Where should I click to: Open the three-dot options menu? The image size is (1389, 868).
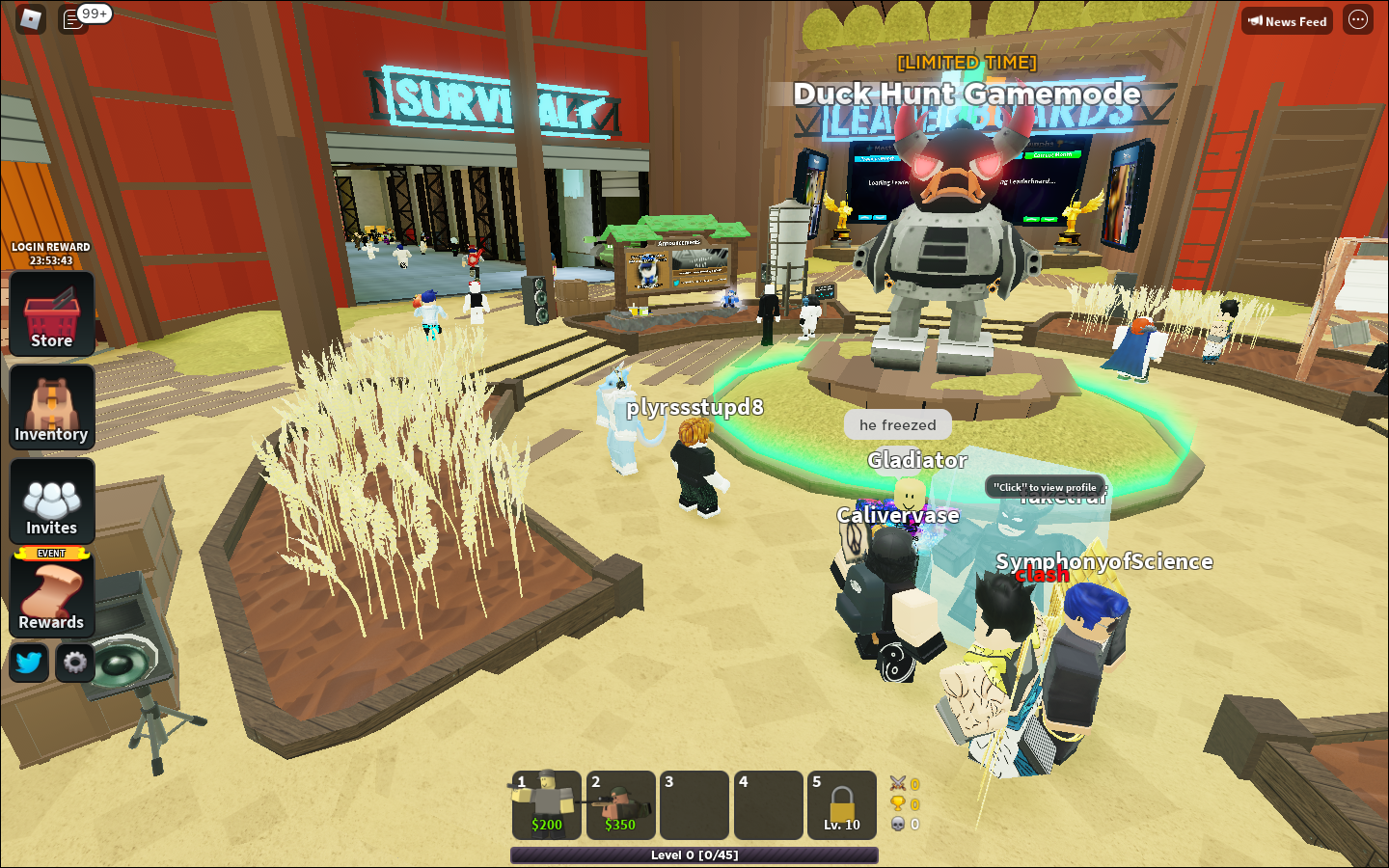point(1357,20)
